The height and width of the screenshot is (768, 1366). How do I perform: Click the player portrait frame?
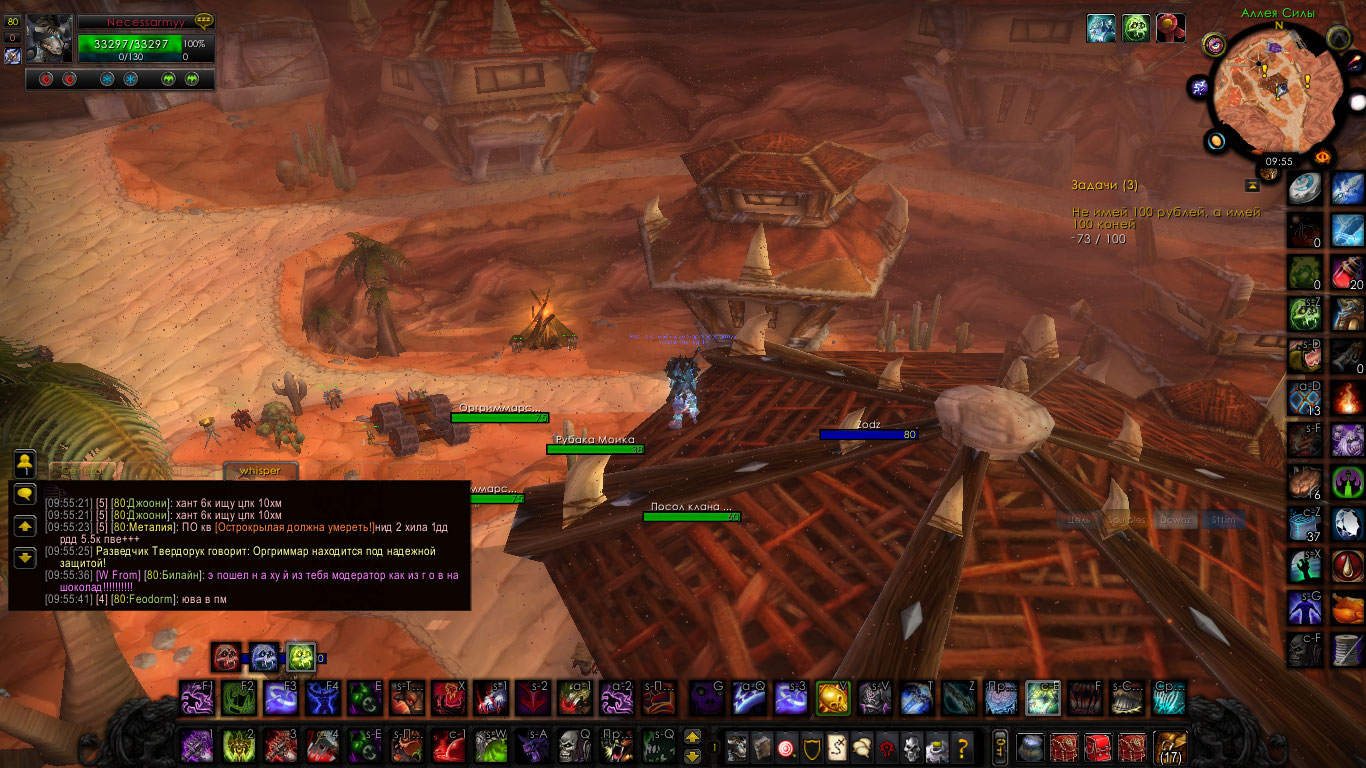click(46, 40)
